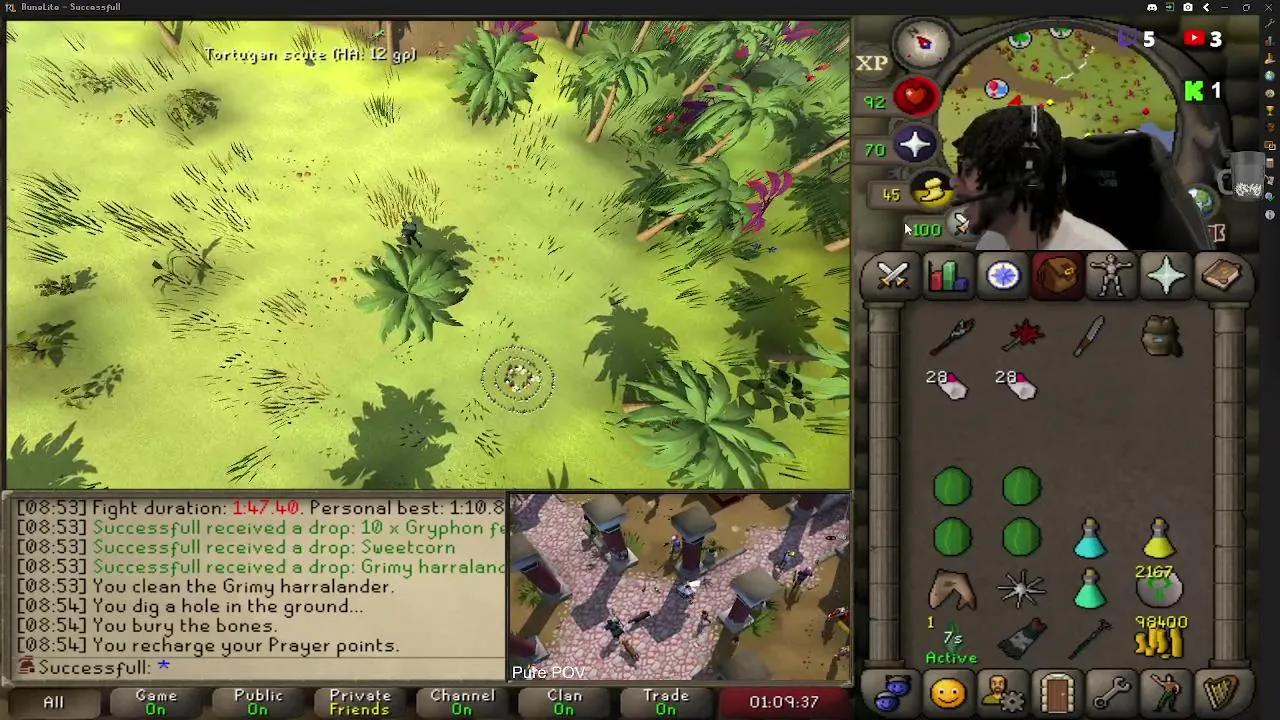Open the Worn Equipment tab

[x=1112, y=276]
